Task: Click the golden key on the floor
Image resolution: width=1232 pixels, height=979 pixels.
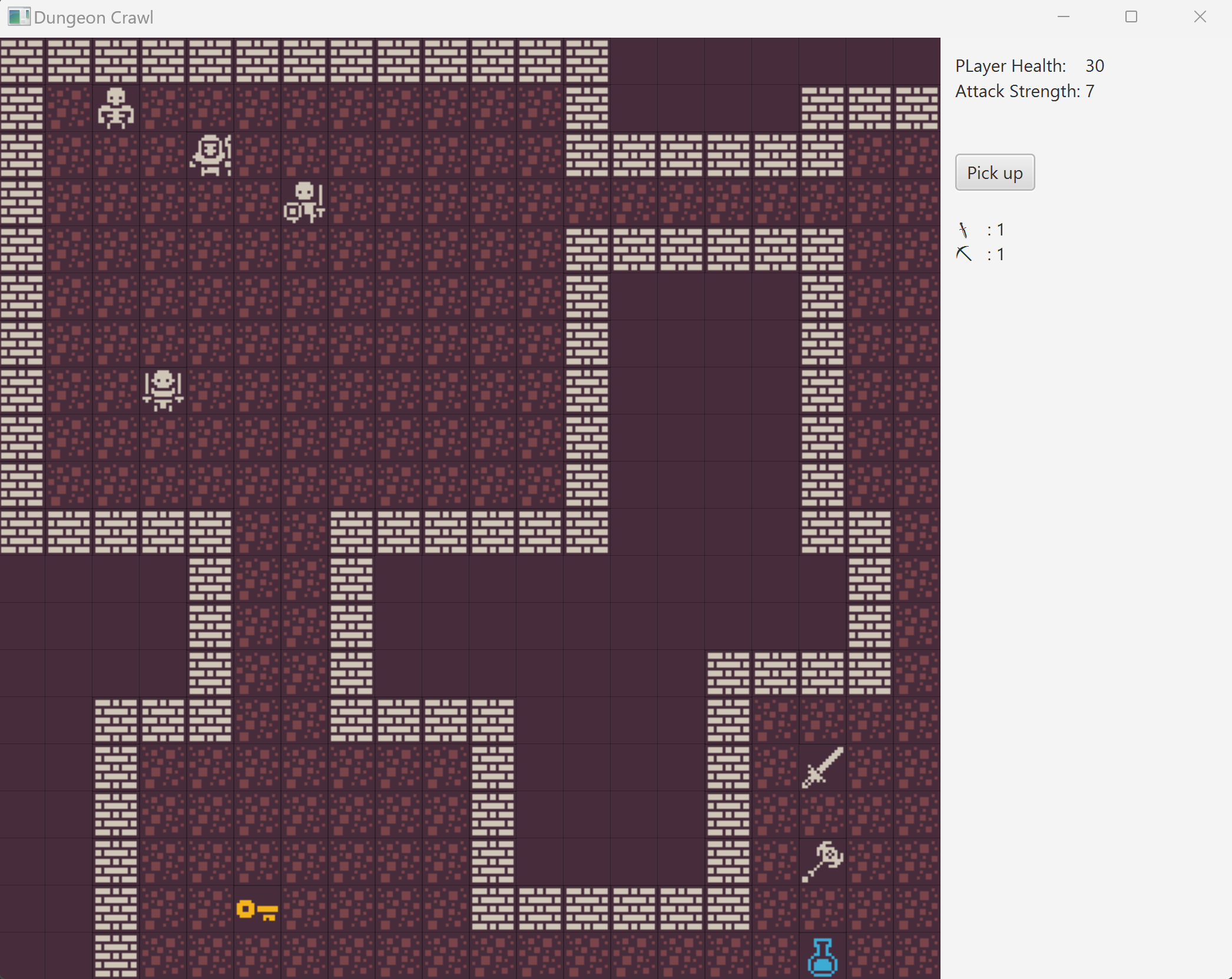Action: pos(257,908)
